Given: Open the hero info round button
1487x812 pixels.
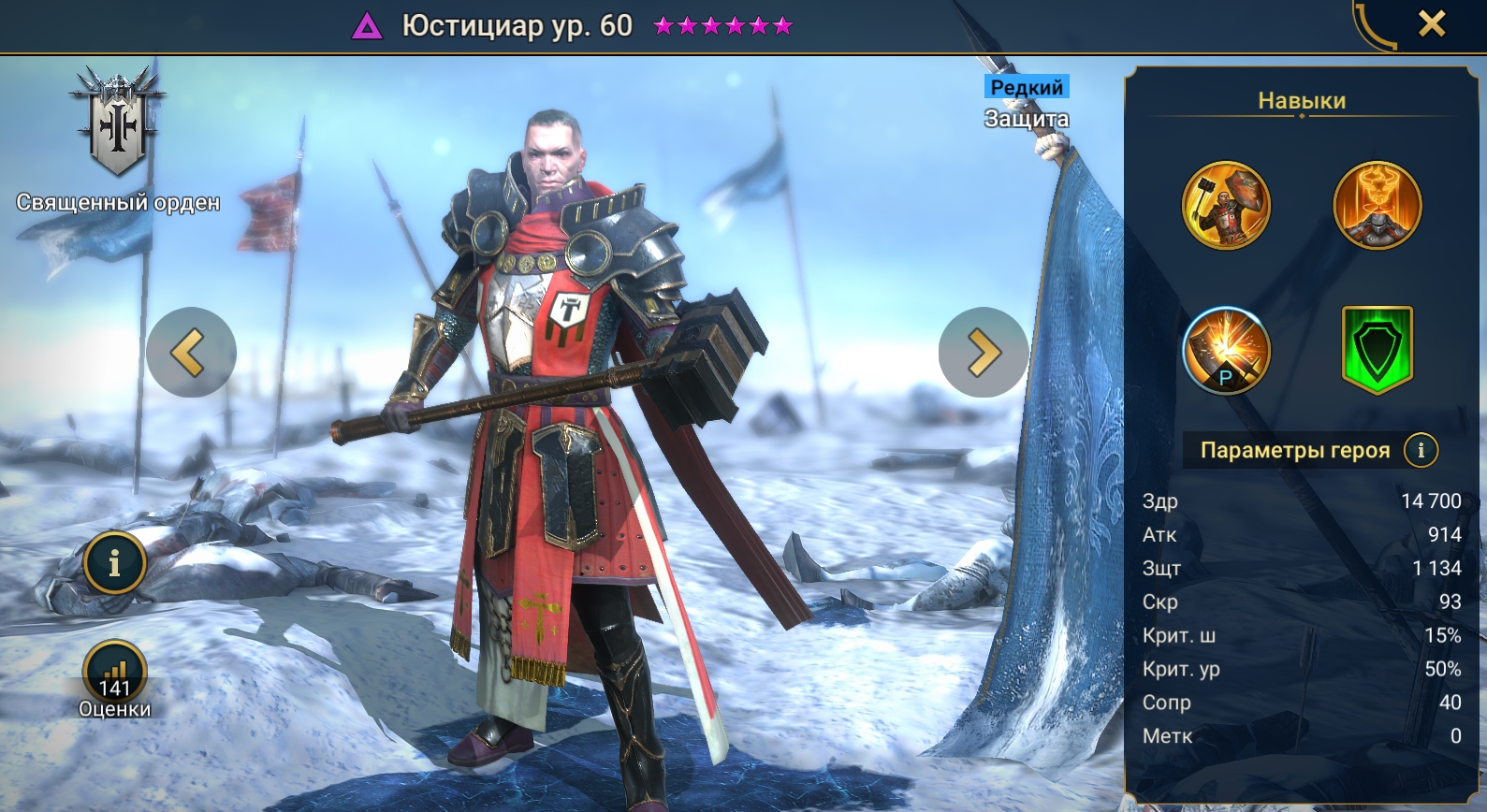Looking at the screenshot, I should click(114, 563).
